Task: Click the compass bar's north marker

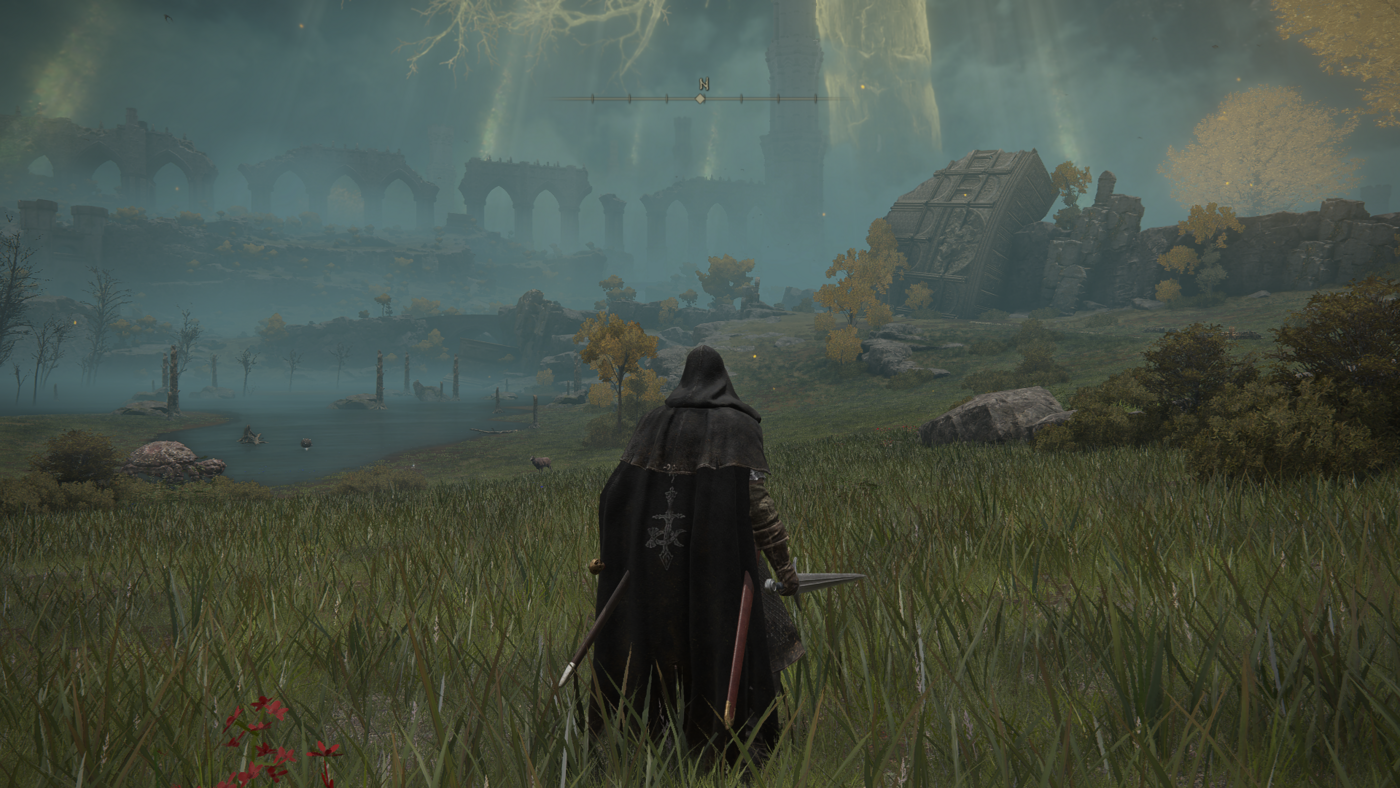Action: 703,85
